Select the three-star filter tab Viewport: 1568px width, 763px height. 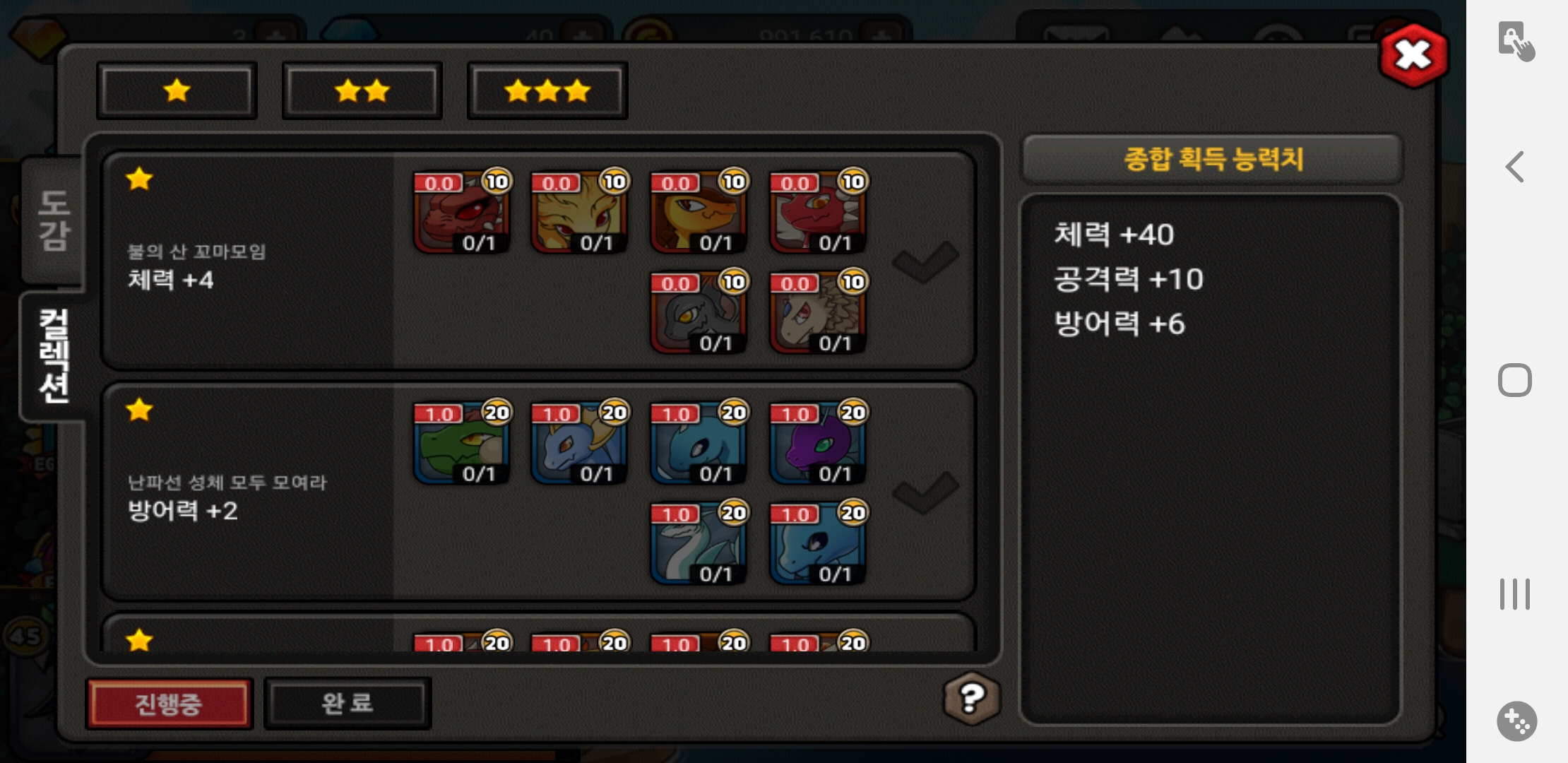(x=547, y=90)
